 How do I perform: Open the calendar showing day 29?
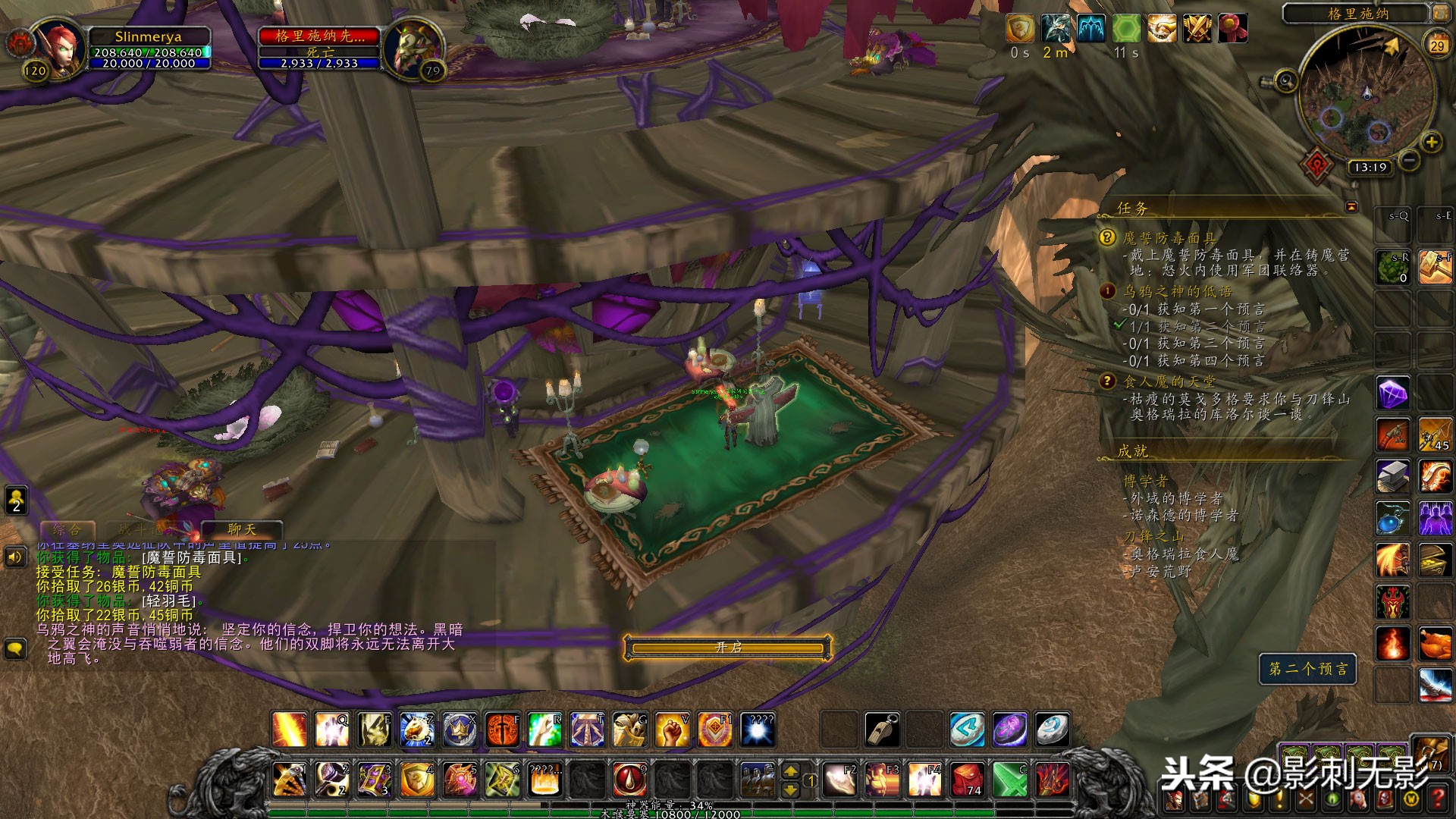coord(1437,45)
